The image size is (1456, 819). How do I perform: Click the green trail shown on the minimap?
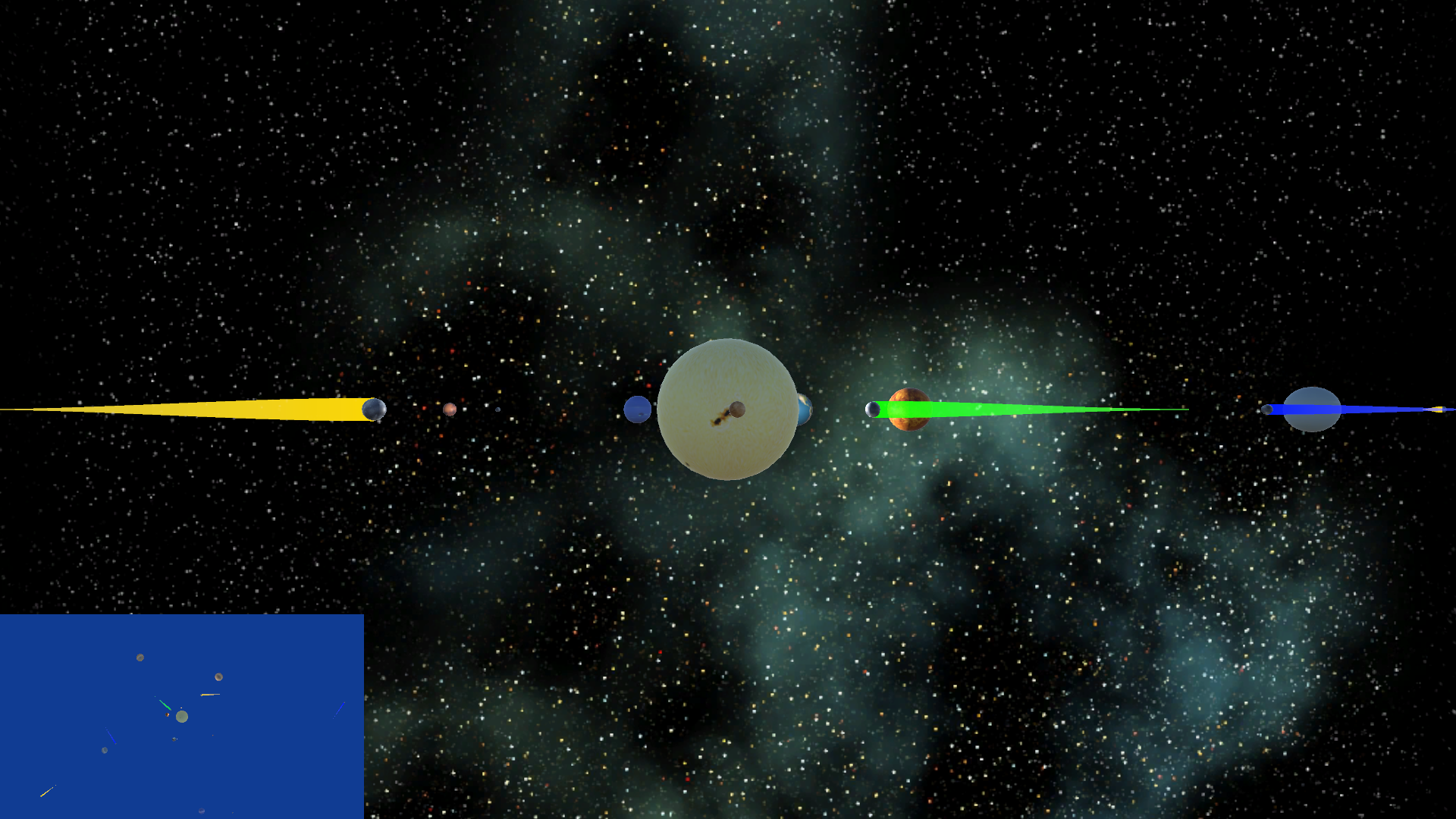165,703
